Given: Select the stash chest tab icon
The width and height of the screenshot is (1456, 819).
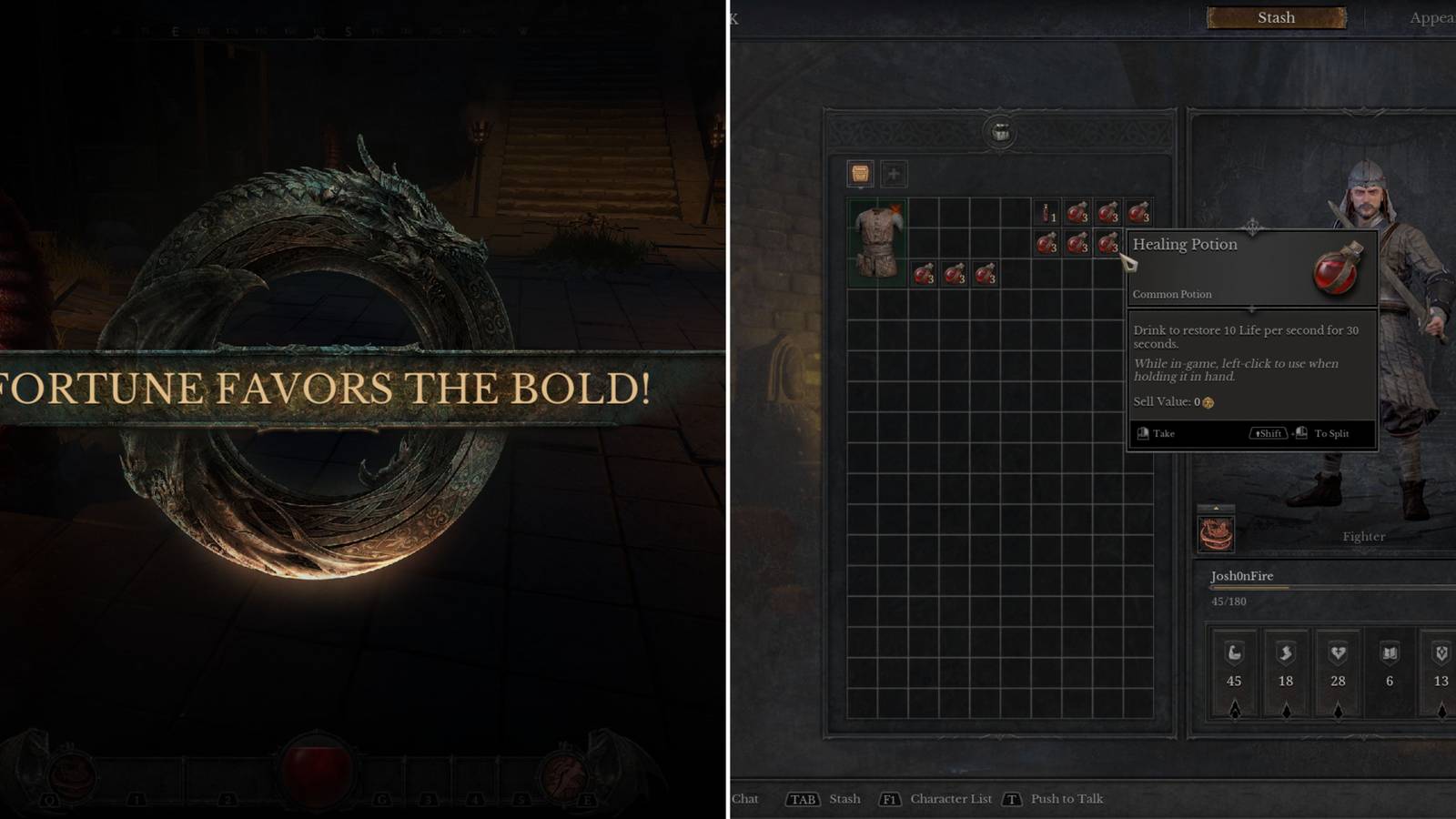Looking at the screenshot, I should tap(860, 173).
